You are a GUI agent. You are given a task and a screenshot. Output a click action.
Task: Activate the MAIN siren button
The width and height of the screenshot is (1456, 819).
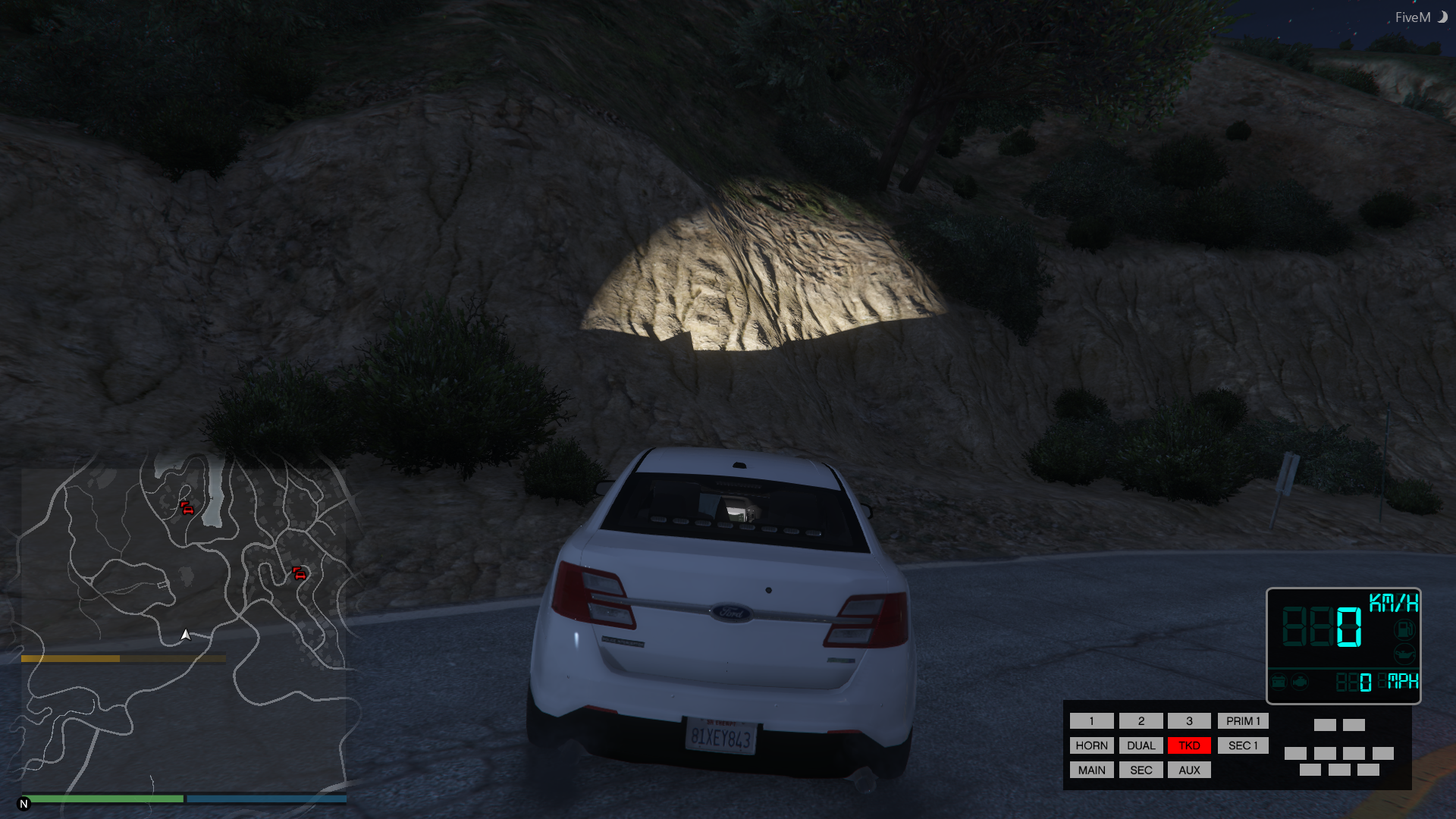click(1091, 770)
